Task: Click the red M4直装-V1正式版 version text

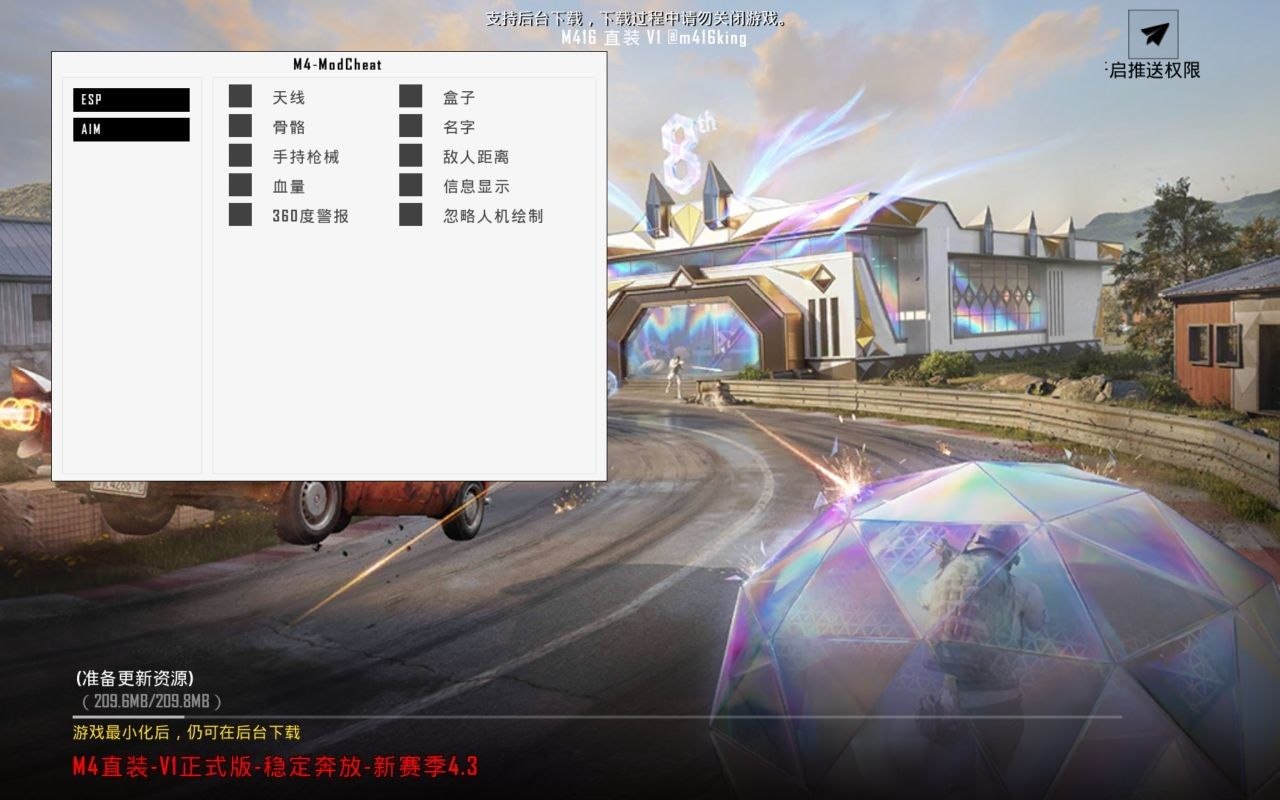Action: [x=272, y=766]
